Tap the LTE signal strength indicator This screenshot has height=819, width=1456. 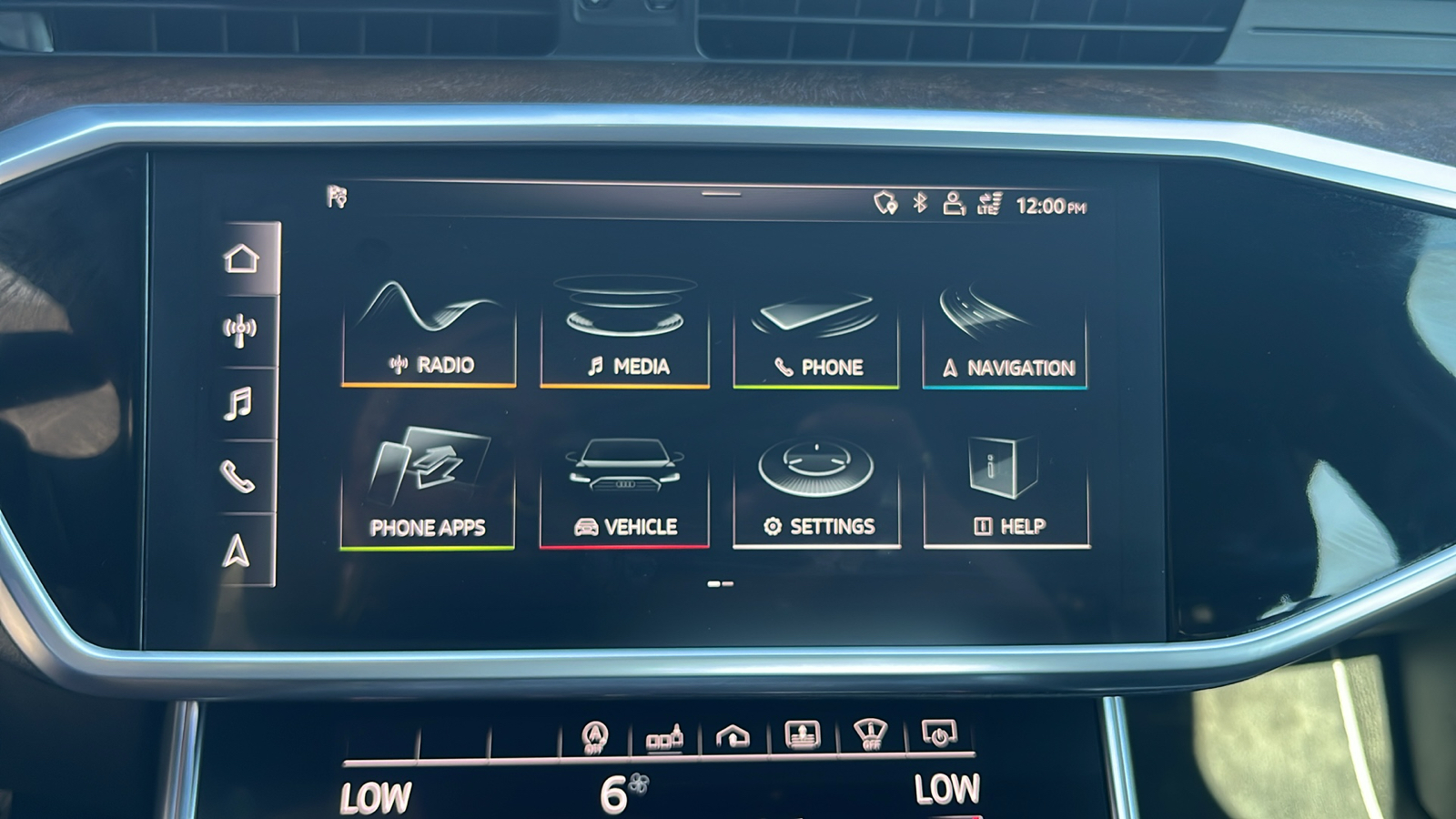pos(988,202)
